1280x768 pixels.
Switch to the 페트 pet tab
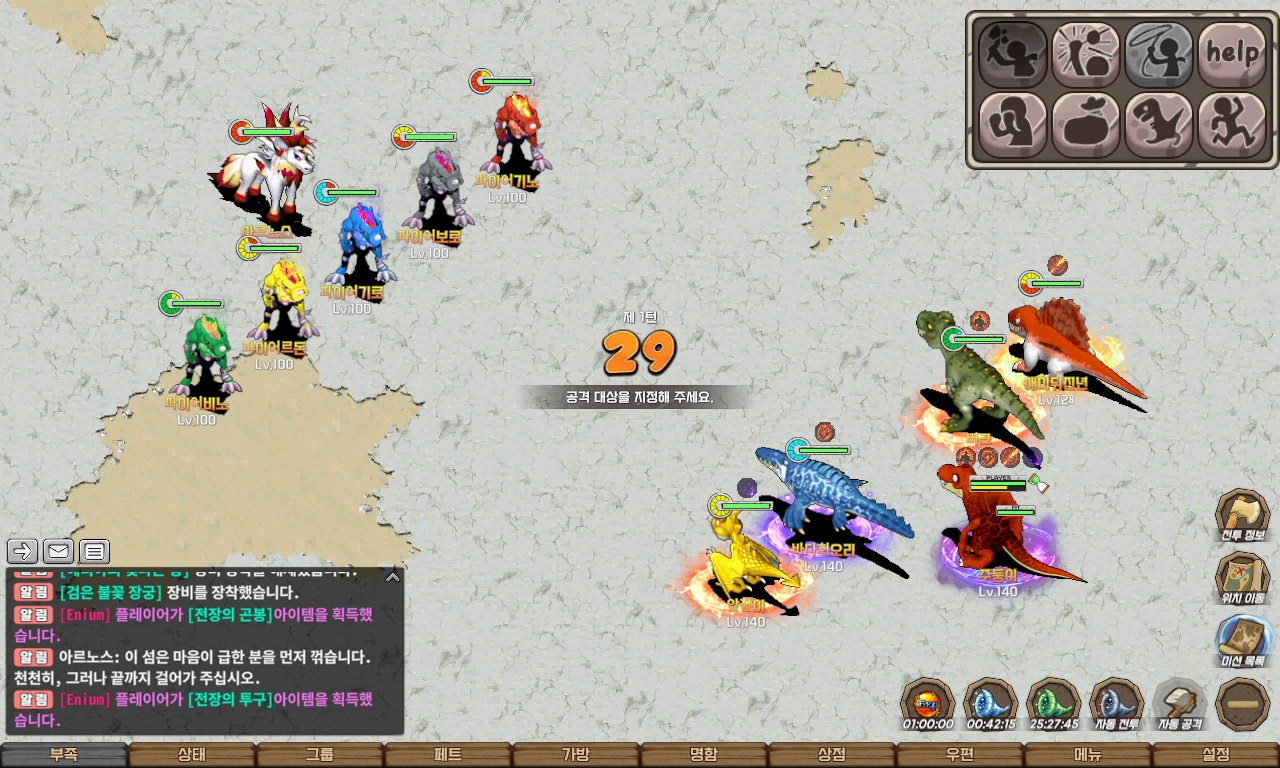click(448, 755)
